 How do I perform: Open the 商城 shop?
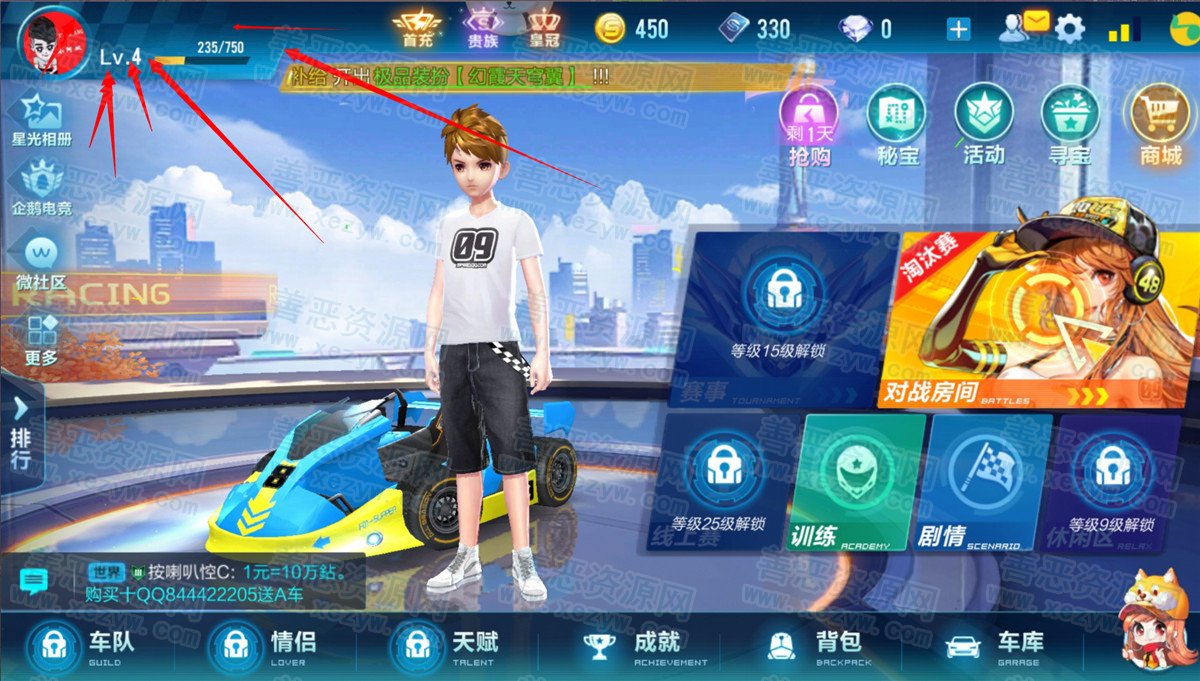[1159, 125]
